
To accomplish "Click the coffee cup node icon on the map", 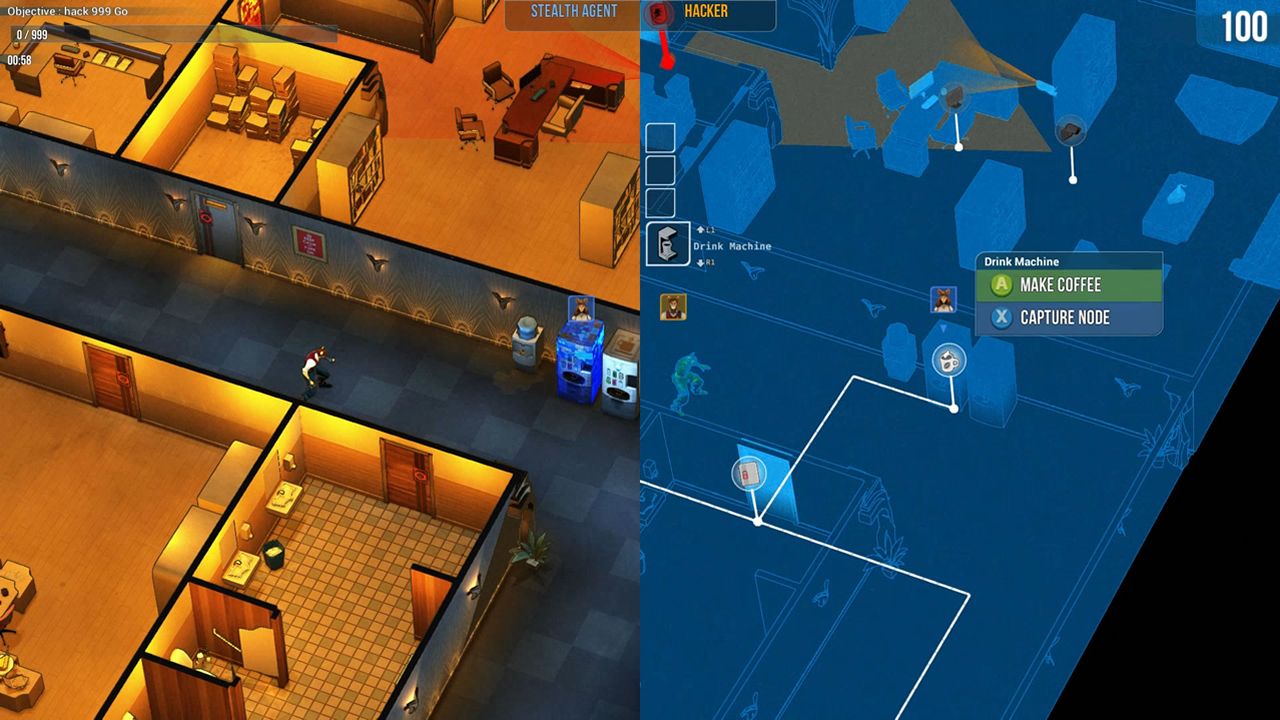I will coord(947,360).
